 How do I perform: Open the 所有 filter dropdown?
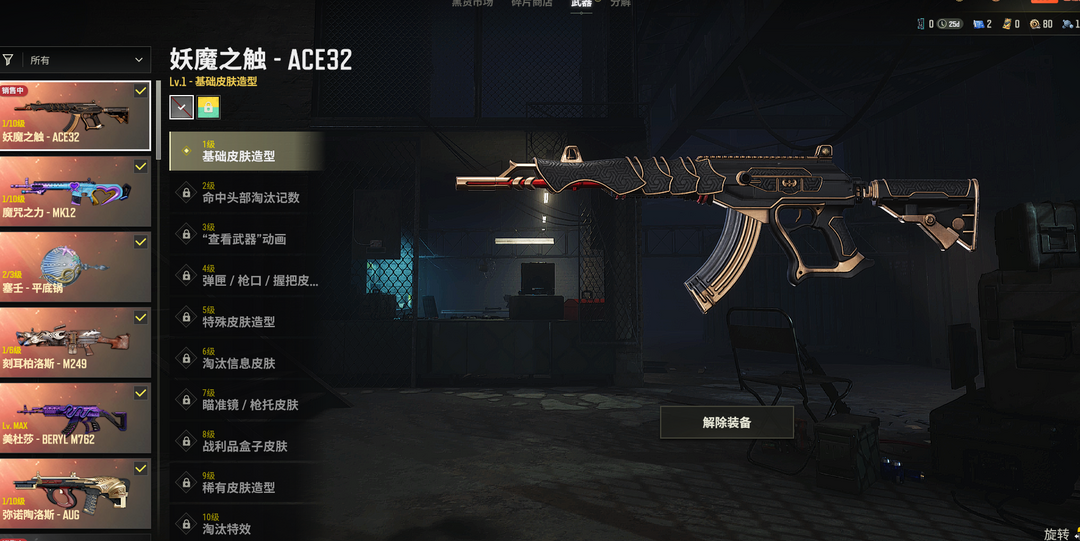87,60
